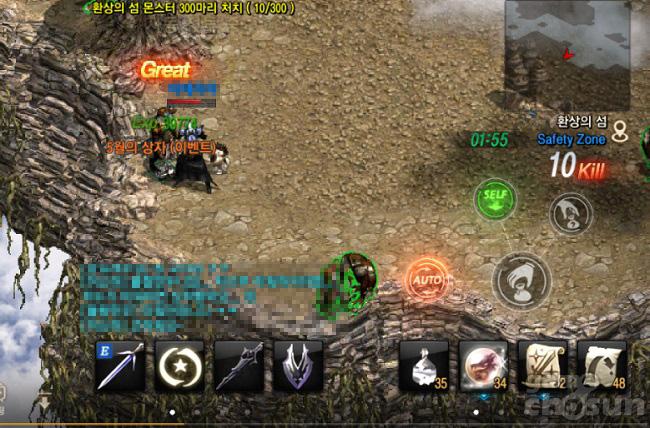Use the scroll item next to the red orb
The image size is (650, 428).
pos(542,365)
